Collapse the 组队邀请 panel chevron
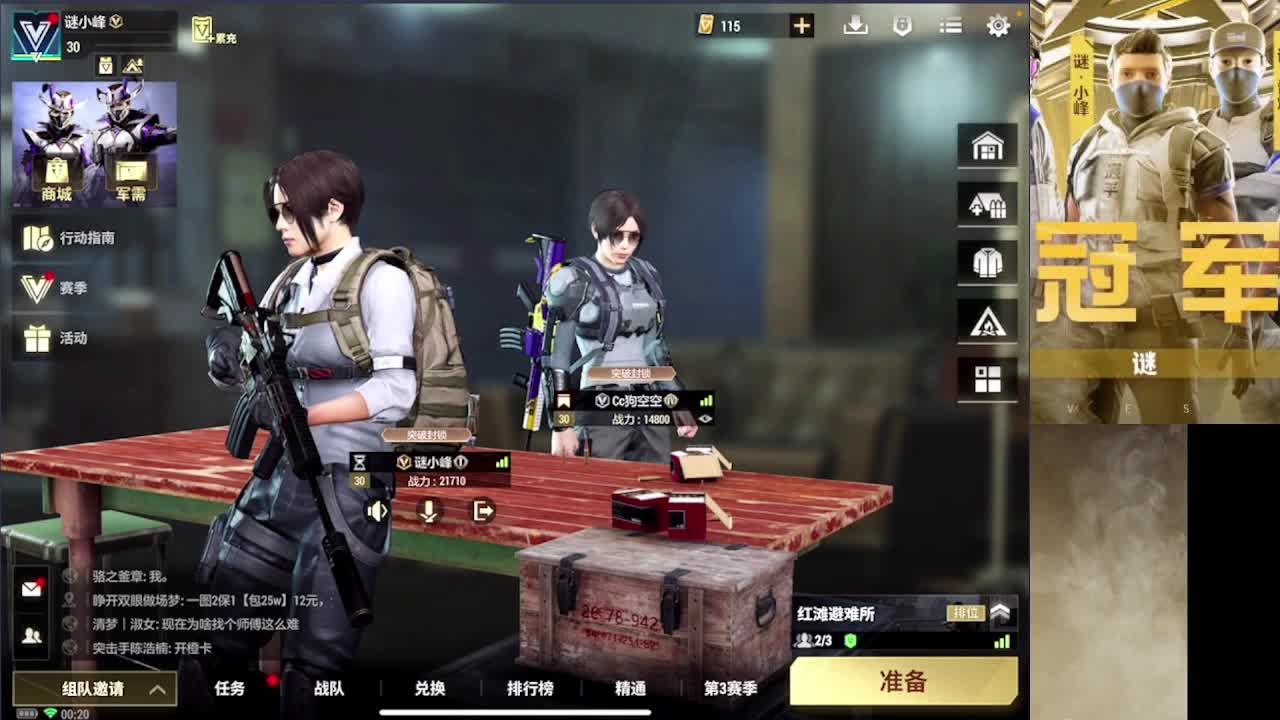The height and width of the screenshot is (720, 1280). pos(158,690)
